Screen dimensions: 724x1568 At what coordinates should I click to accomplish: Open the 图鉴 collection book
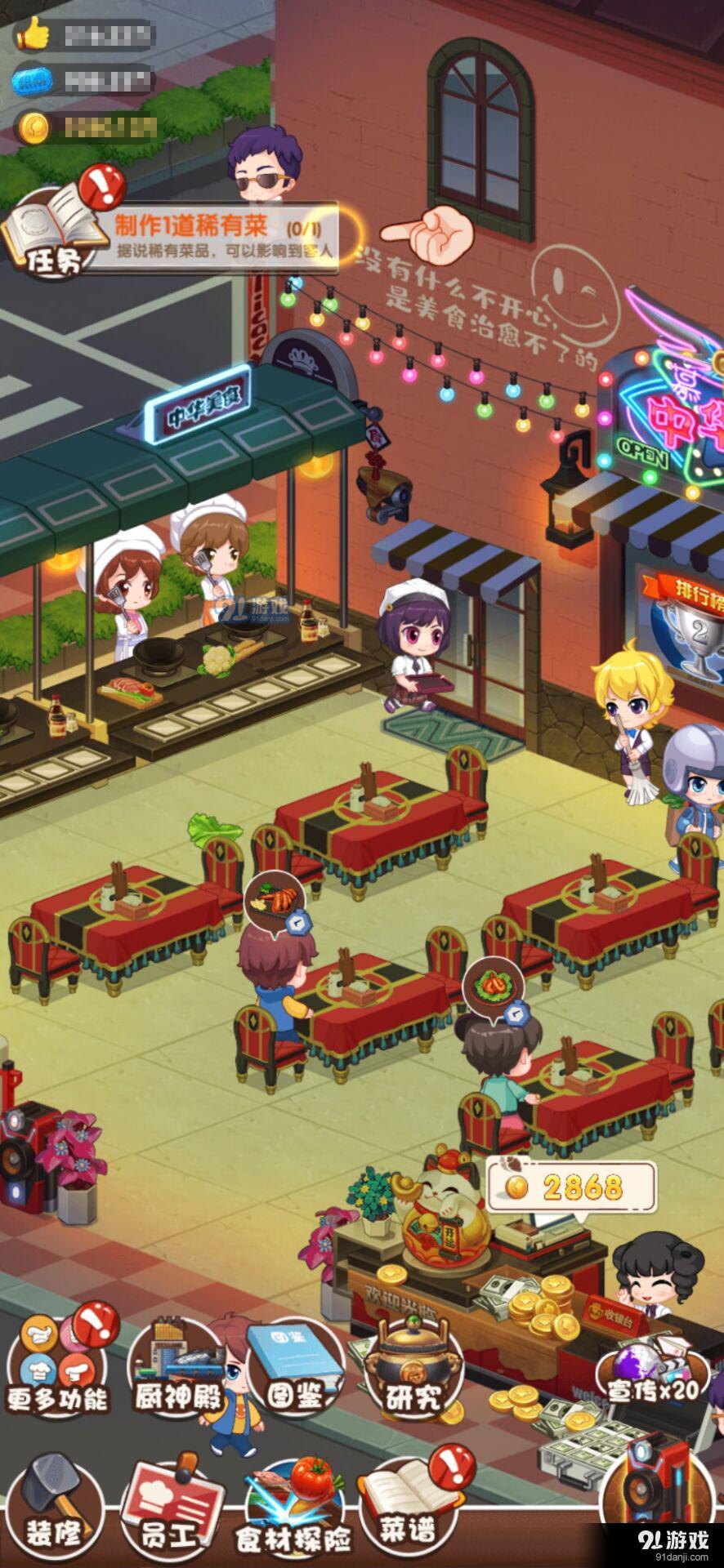294,1362
